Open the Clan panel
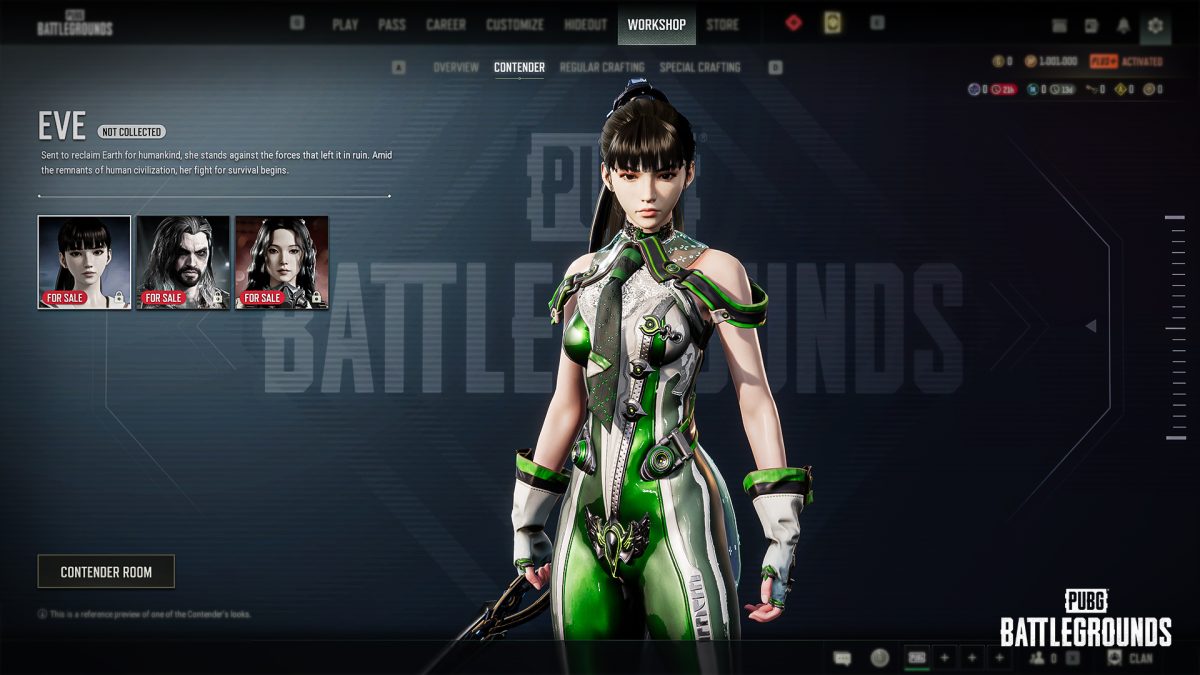Image resolution: width=1200 pixels, height=675 pixels. (1130, 658)
